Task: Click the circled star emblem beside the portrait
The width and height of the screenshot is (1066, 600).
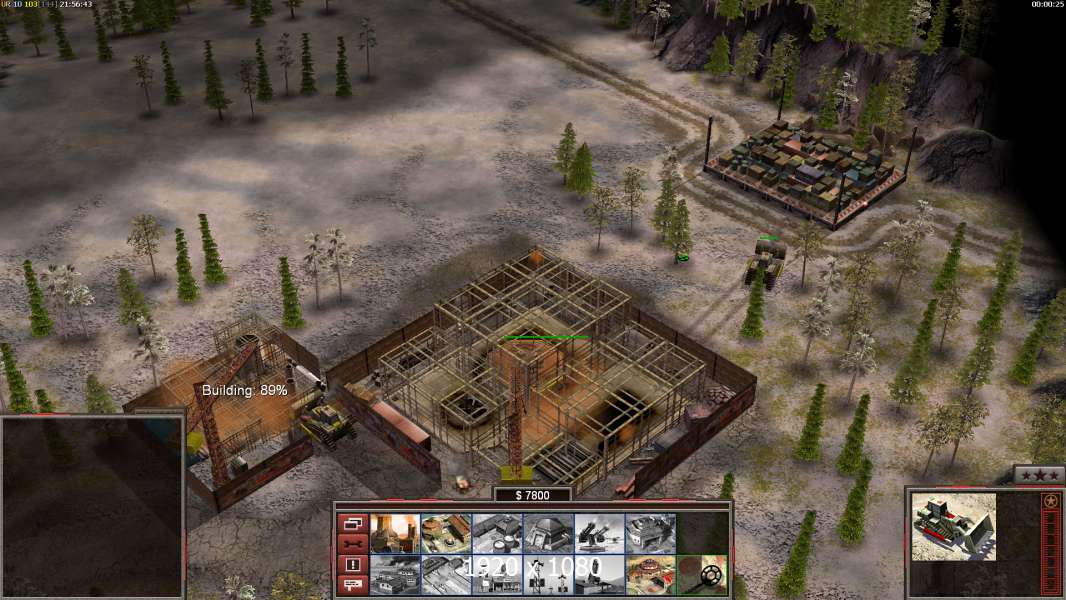Action: (x=1051, y=500)
